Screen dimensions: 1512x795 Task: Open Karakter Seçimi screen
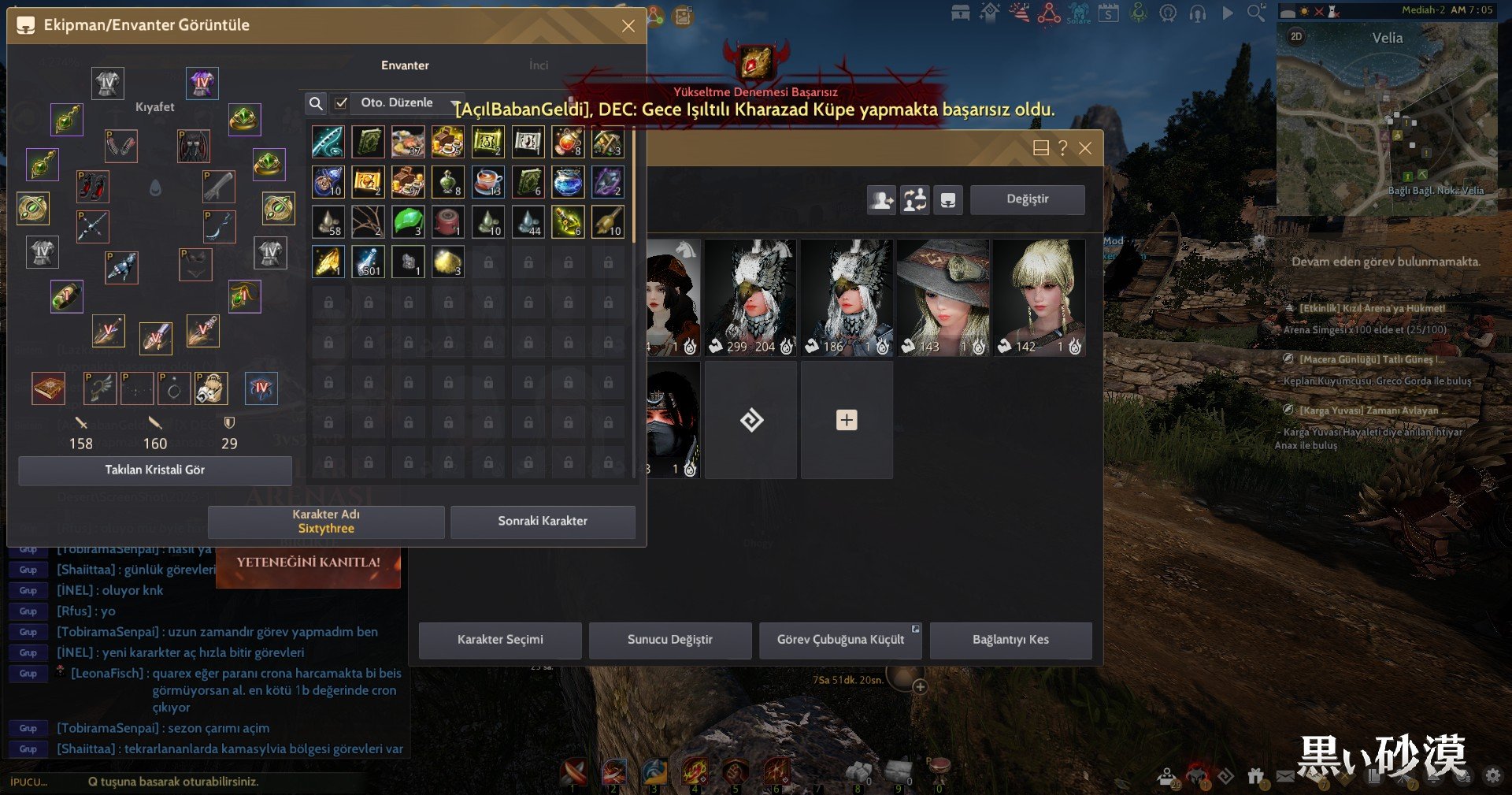[500, 640]
